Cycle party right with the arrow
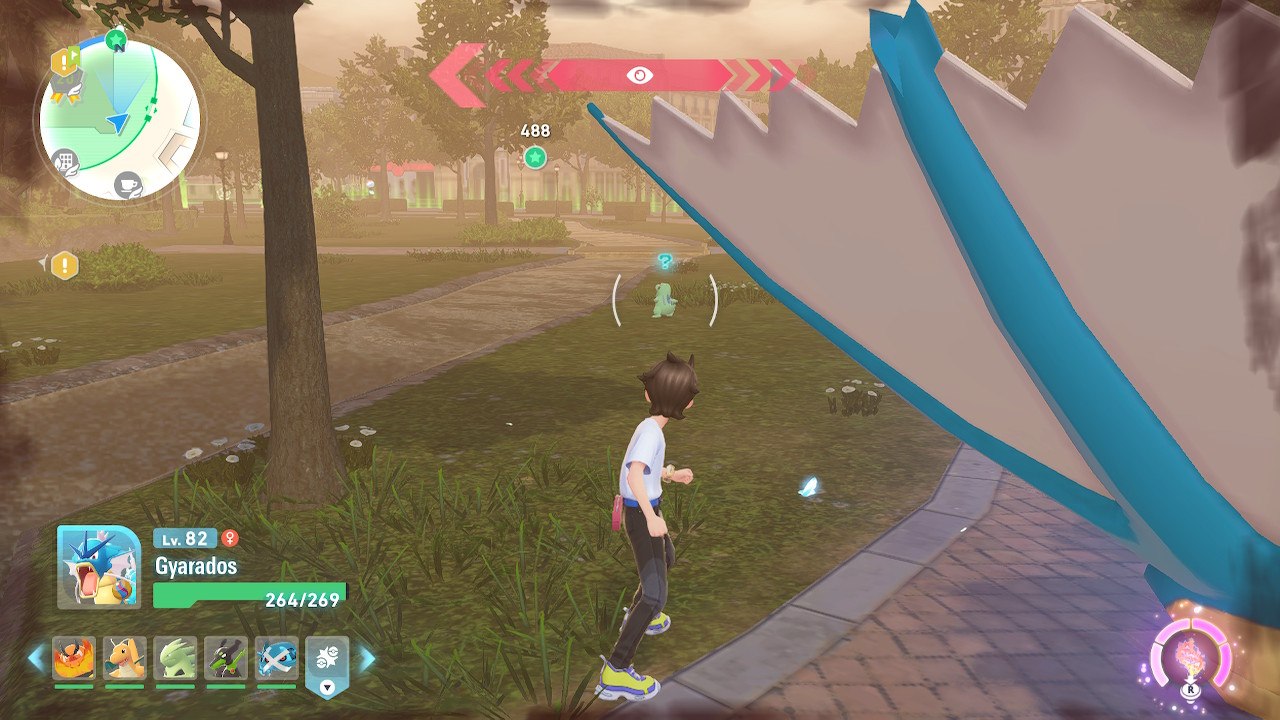The image size is (1280, 720). pos(366,658)
